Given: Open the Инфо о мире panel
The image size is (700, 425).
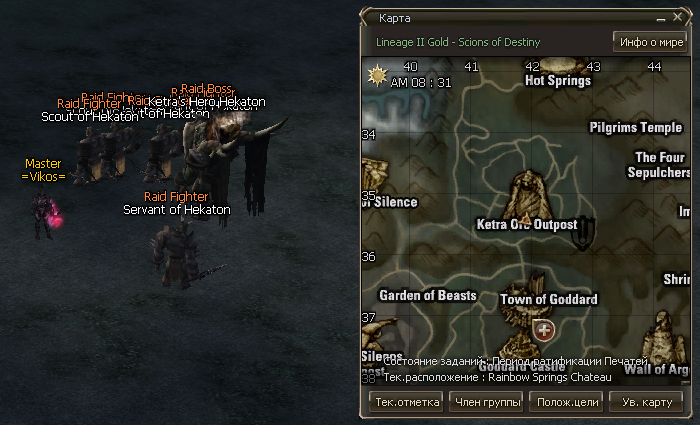Looking at the screenshot, I should [x=649, y=42].
